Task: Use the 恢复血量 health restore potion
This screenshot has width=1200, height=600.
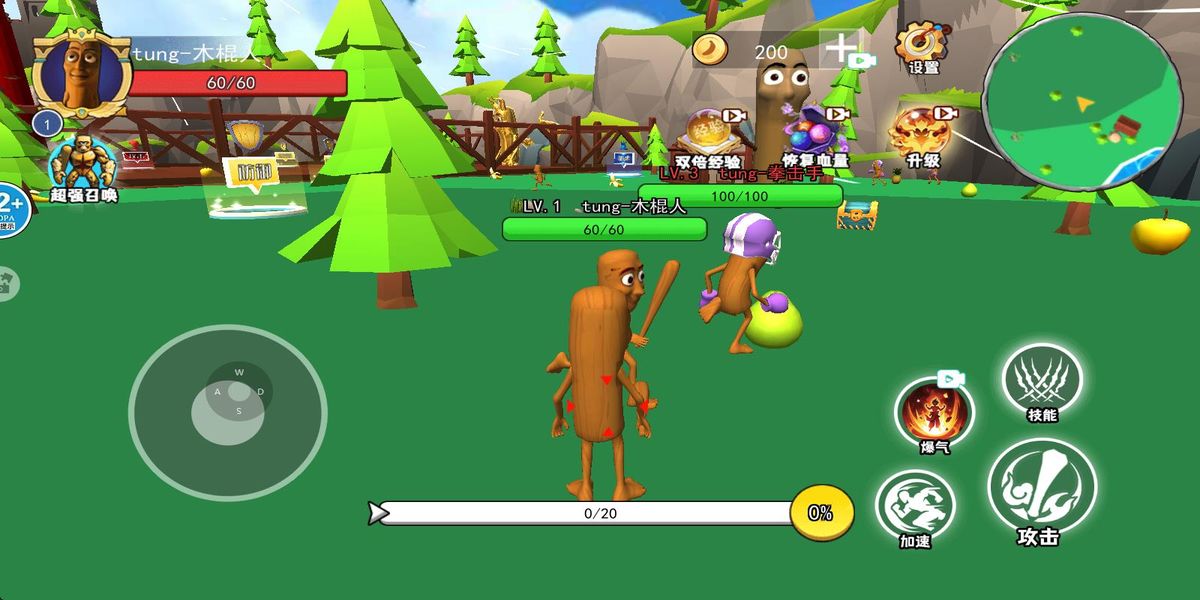Action: (816, 135)
